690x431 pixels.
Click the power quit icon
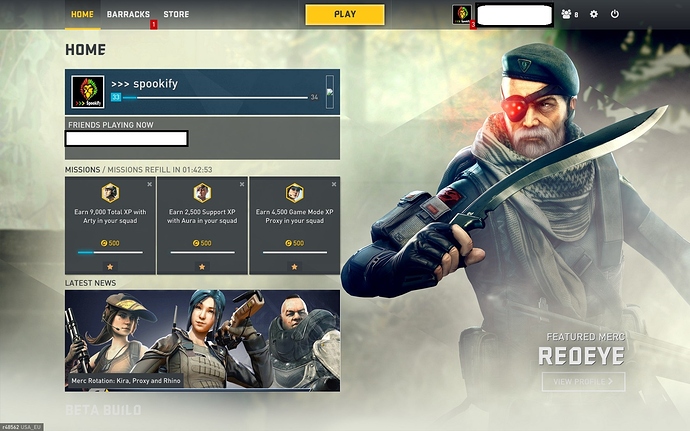point(615,15)
